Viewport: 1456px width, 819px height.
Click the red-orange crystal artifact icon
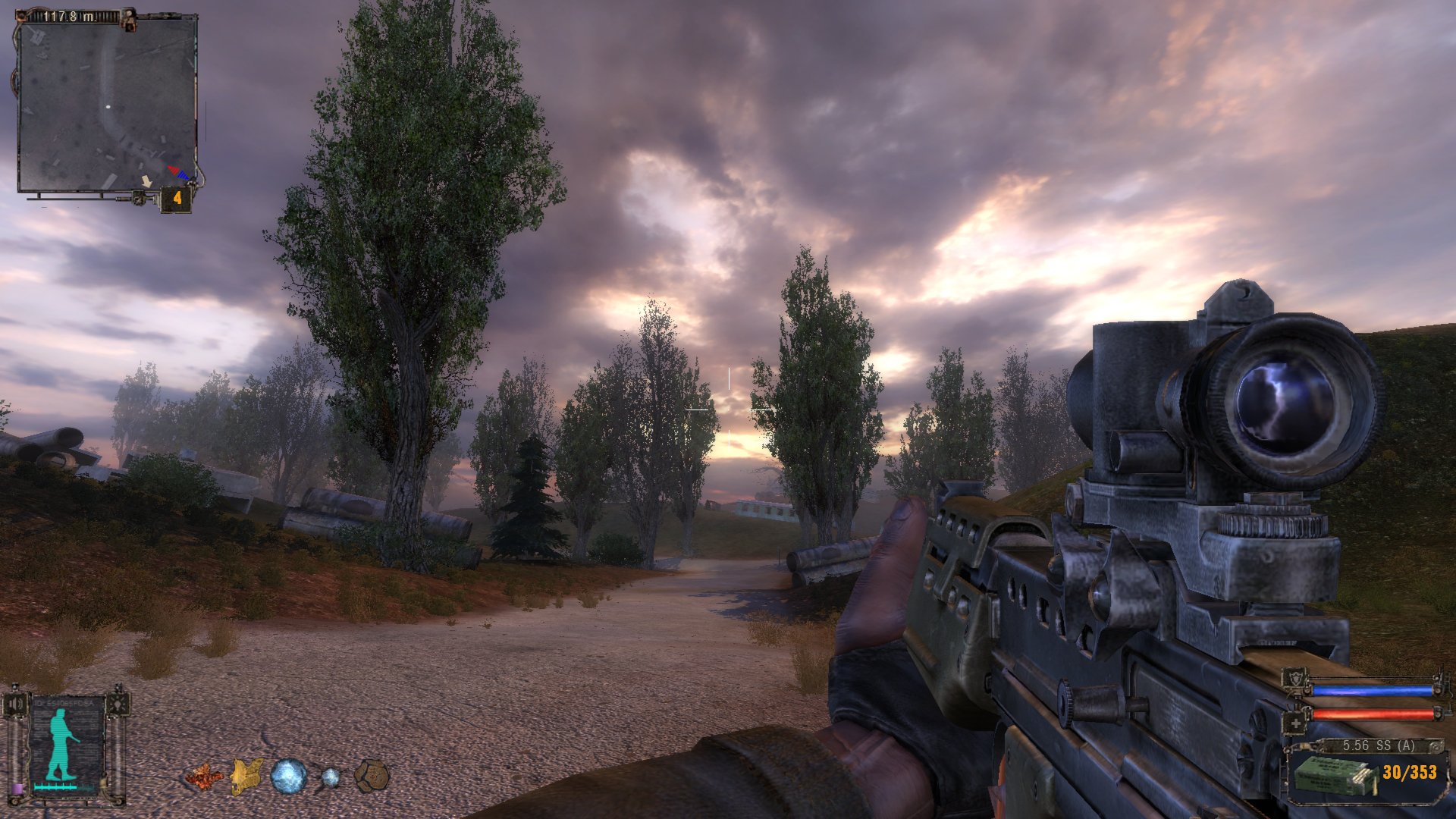coord(204,777)
